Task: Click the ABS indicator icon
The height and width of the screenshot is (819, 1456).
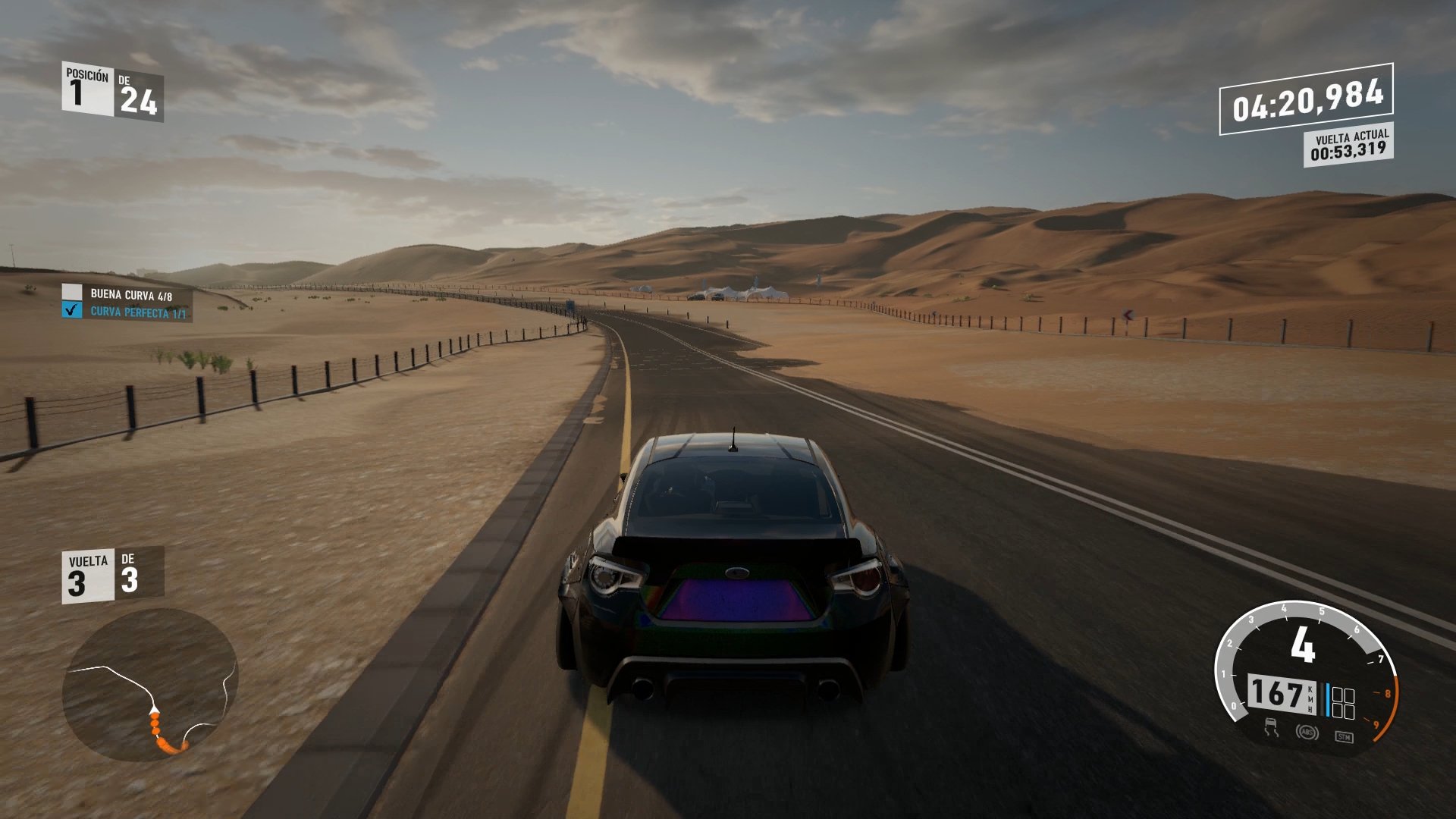Action: tap(1307, 733)
